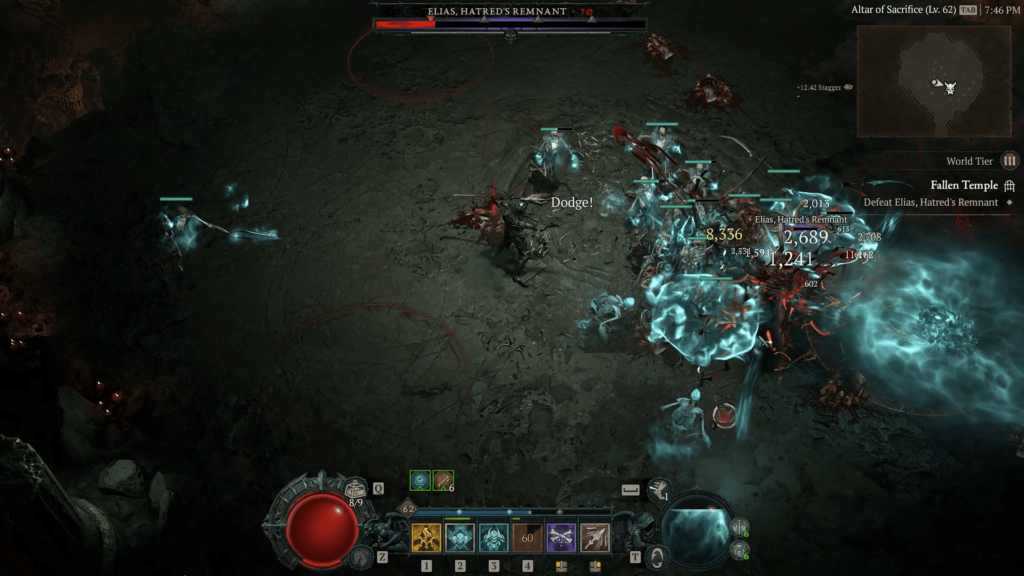Inspect the brown bone buff icon
Screen dimensions: 1024x576
coord(443,481)
